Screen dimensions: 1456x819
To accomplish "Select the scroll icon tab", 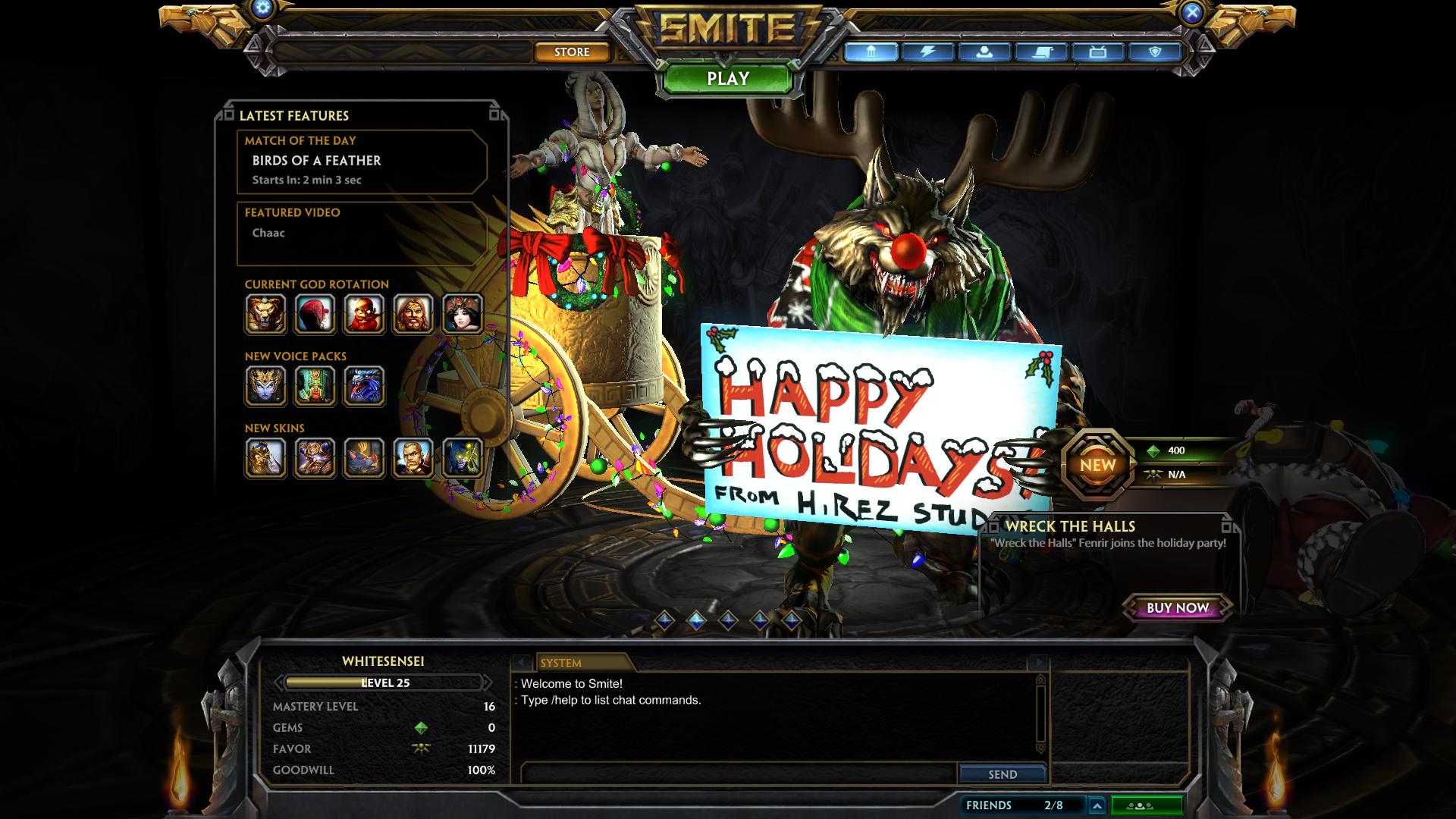I will pyautogui.click(x=1040, y=52).
